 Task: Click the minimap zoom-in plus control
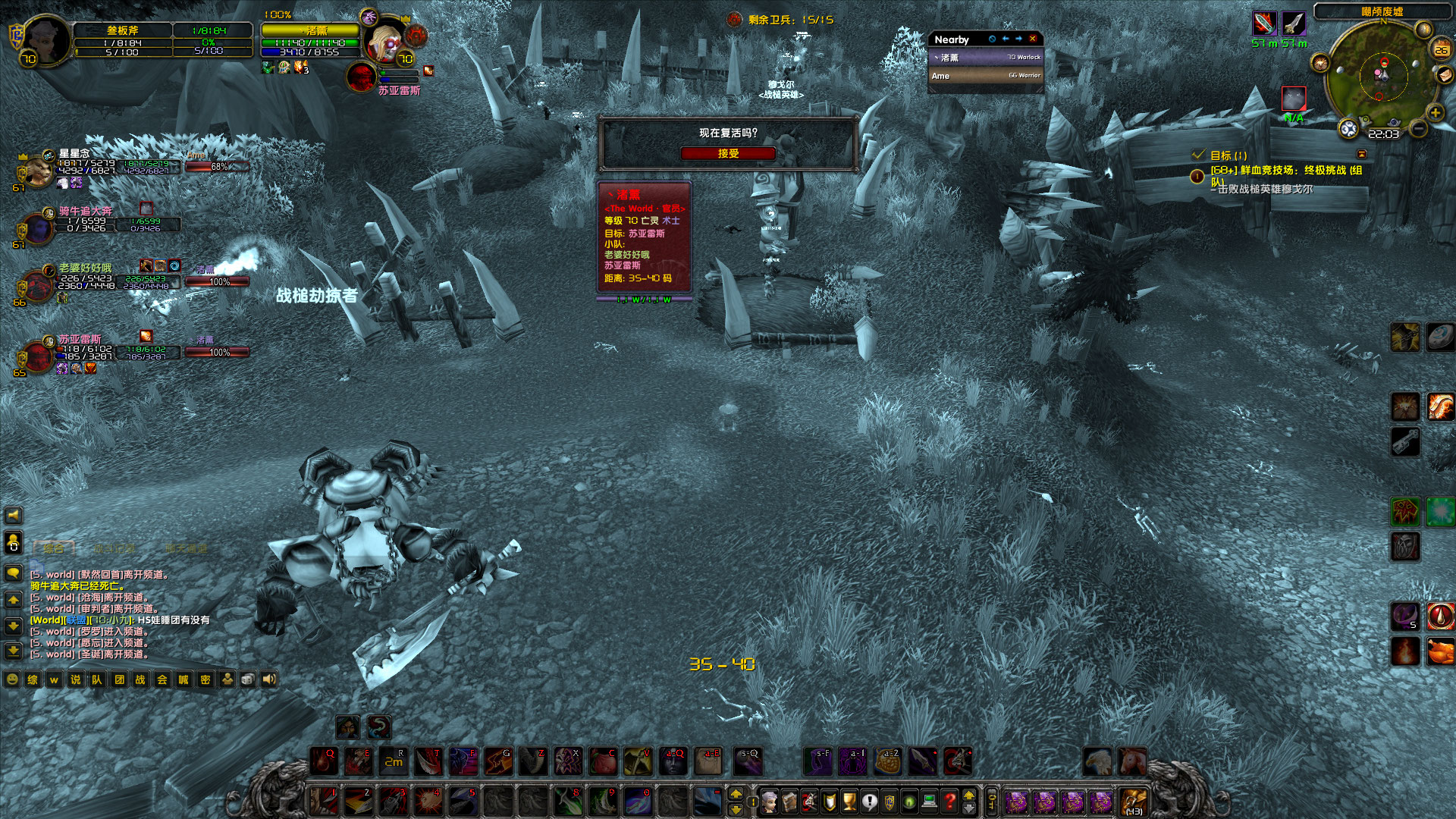tap(1435, 113)
